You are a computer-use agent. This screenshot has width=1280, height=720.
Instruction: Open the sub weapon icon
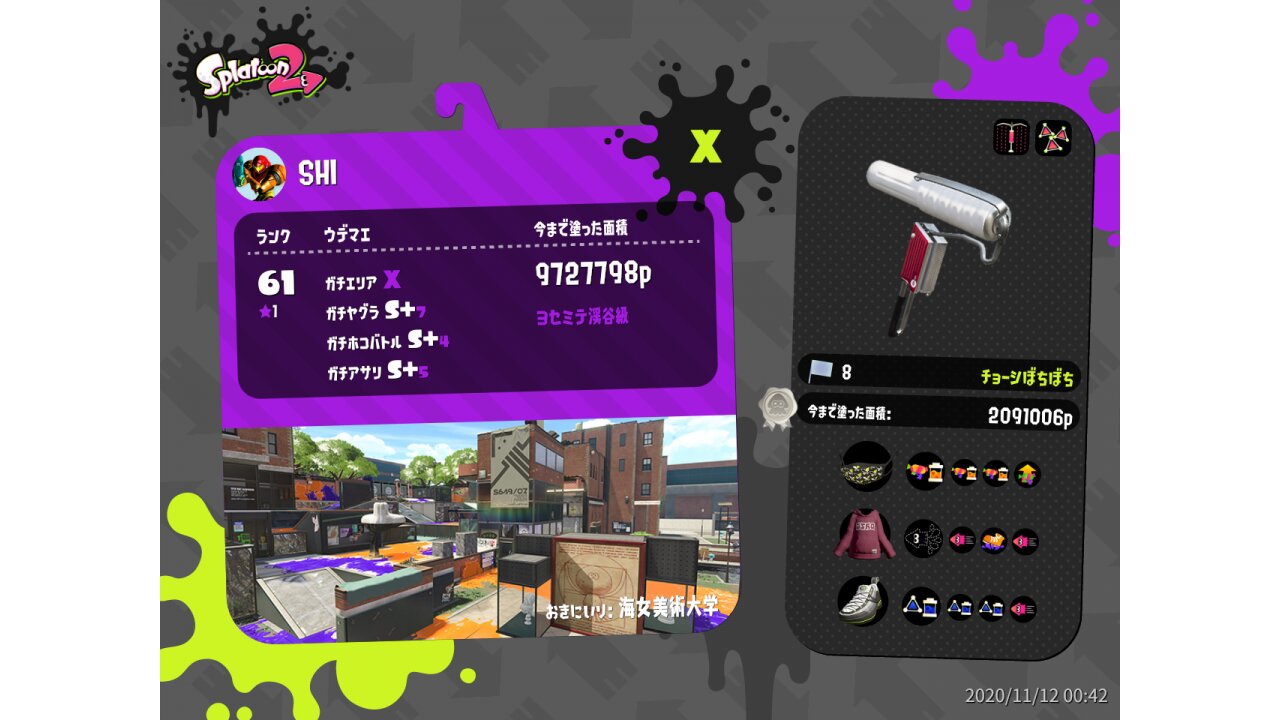pyautogui.click(x=1011, y=138)
